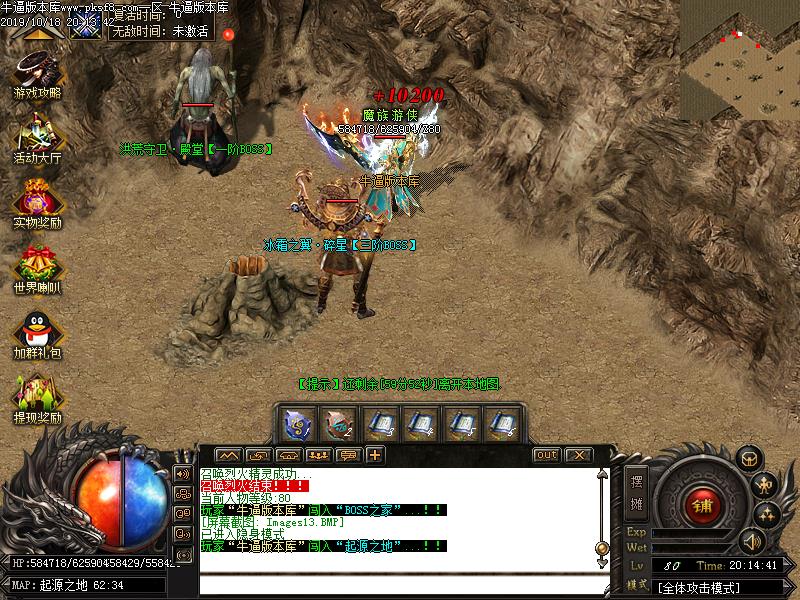Open the 游戏攻略 game guide icon
Viewport: 800px width, 600px height.
[x=37, y=73]
